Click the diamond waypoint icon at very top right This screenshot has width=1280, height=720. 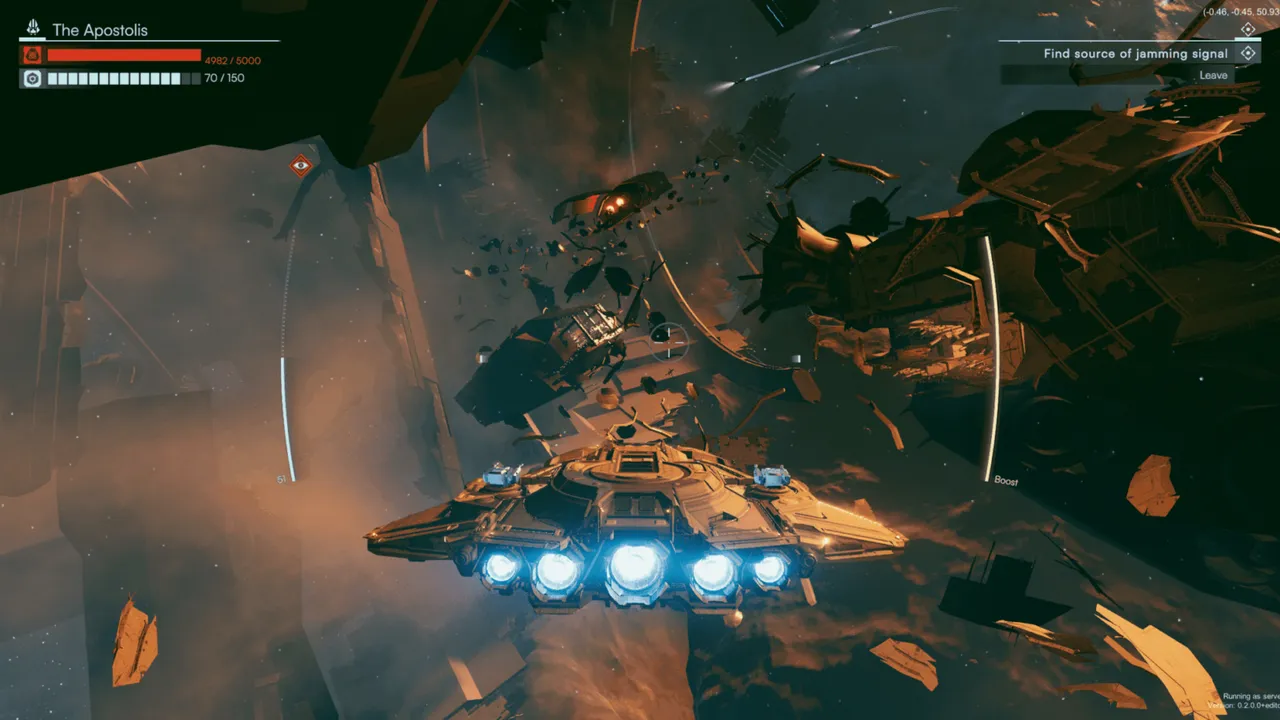1247,29
